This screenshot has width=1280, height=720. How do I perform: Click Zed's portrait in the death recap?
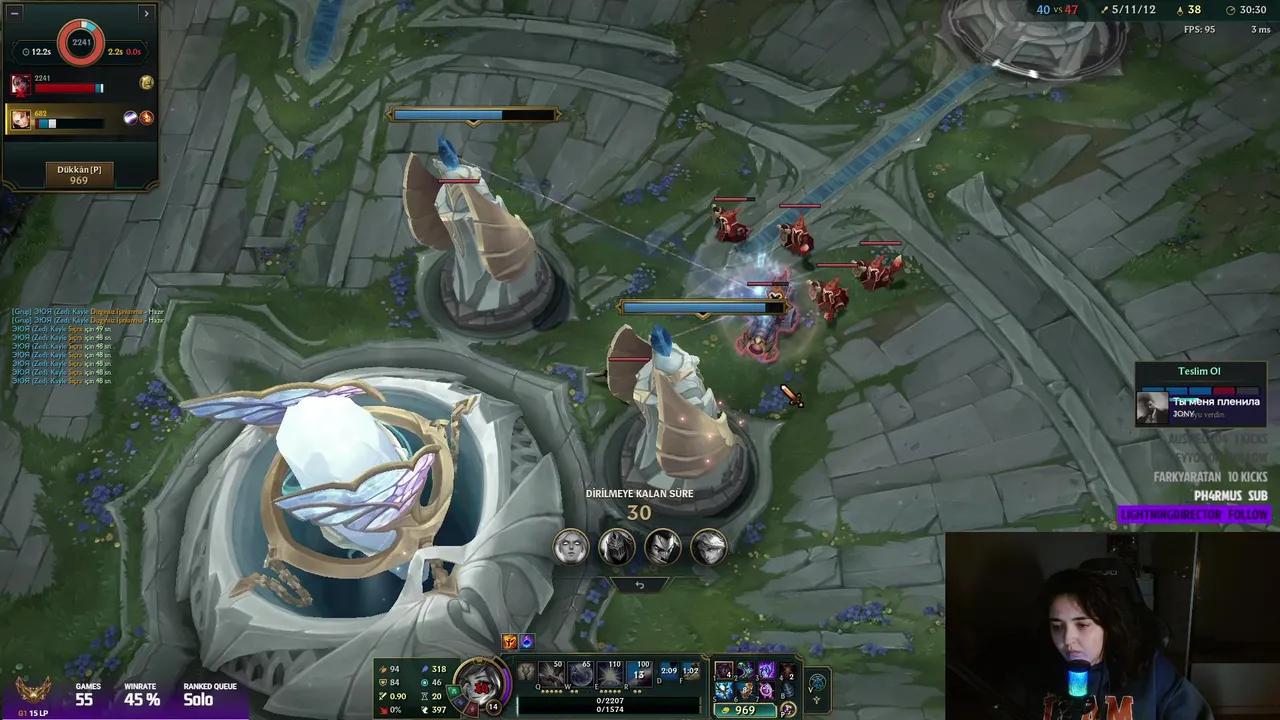[x=615, y=546]
